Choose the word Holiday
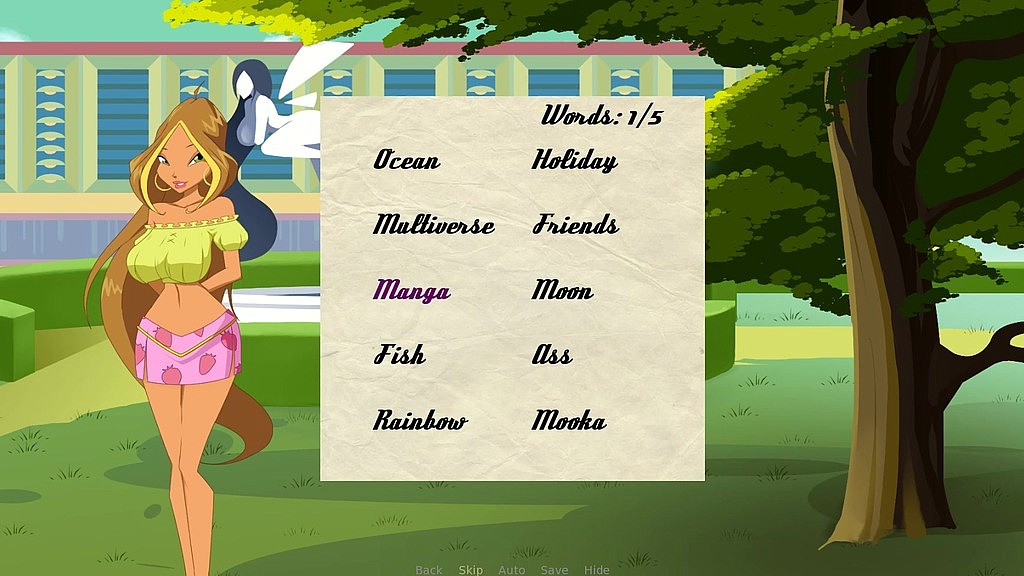This screenshot has height=576, width=1024. (x=574, y=160)
